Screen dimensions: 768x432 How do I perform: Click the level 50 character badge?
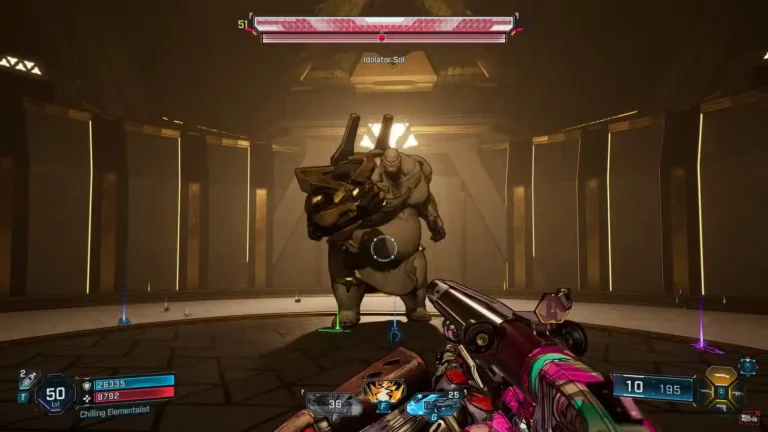[55, 393]
